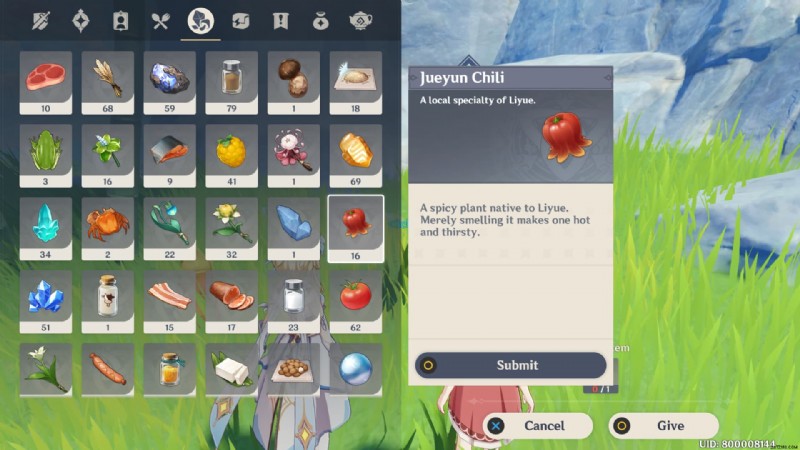
Task: Select the orange Crab slot
Action: (108, 222)
